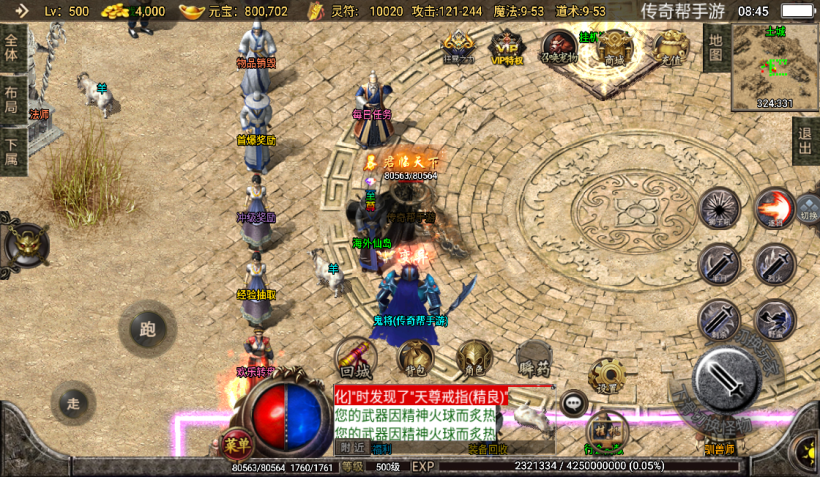Select the 全体 tab on left
This screenshot has width=820, height=477.
pyautogui.click(x=12, y=48)
